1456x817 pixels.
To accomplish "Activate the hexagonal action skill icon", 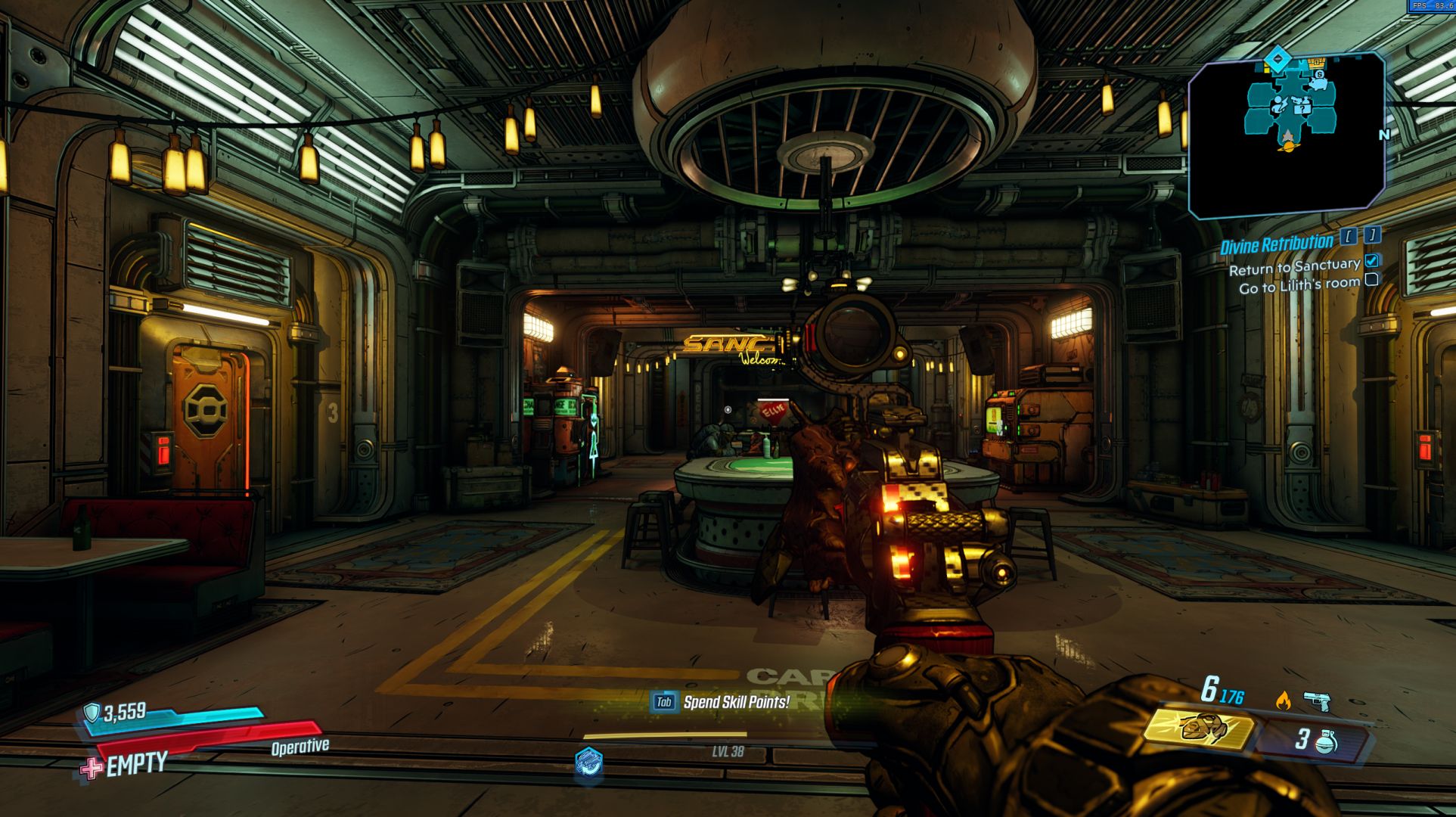I will pyautogui.click(x=588, y=761).
